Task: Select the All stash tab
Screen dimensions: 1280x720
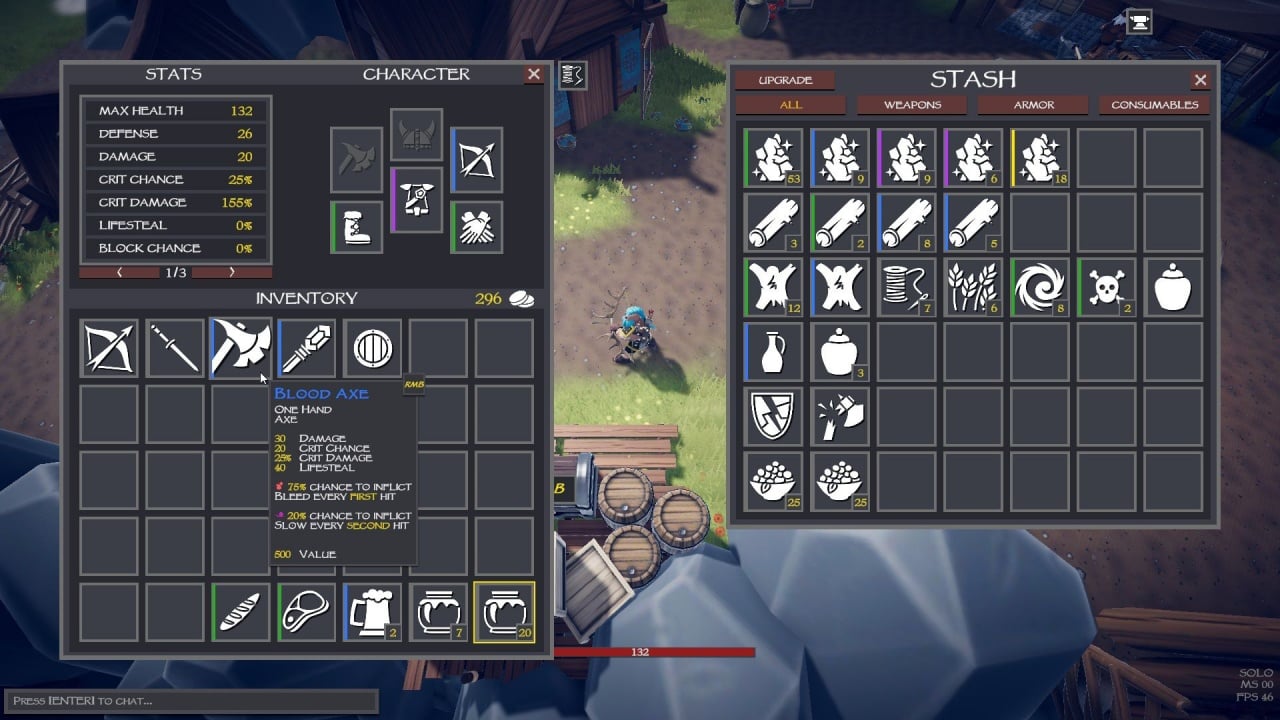Action: coord(791,105)
